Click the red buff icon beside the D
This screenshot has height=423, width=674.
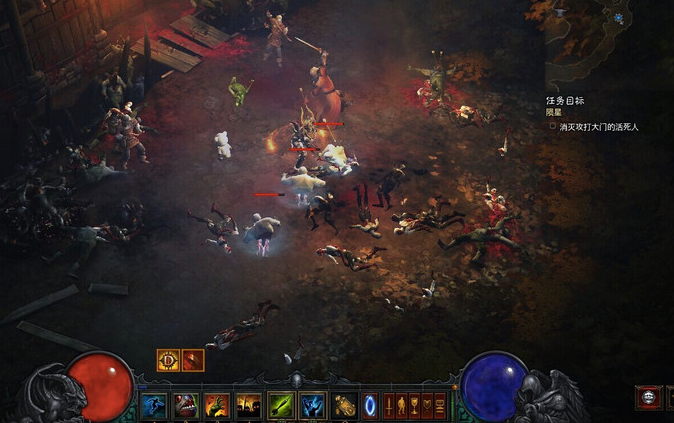tap(193, 360)
